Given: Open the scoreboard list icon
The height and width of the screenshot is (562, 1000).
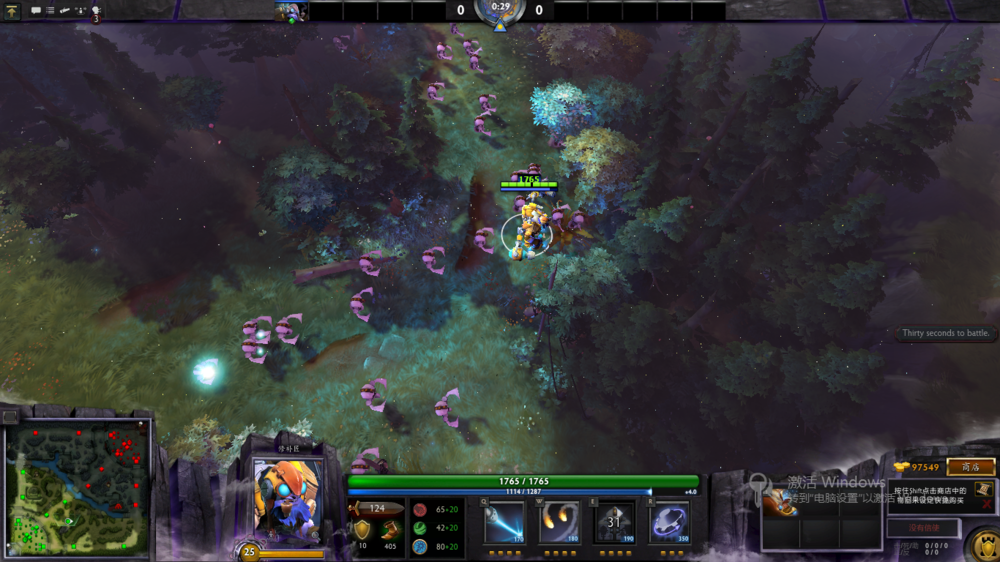Looking at the screenshot, I should [50, 11].
